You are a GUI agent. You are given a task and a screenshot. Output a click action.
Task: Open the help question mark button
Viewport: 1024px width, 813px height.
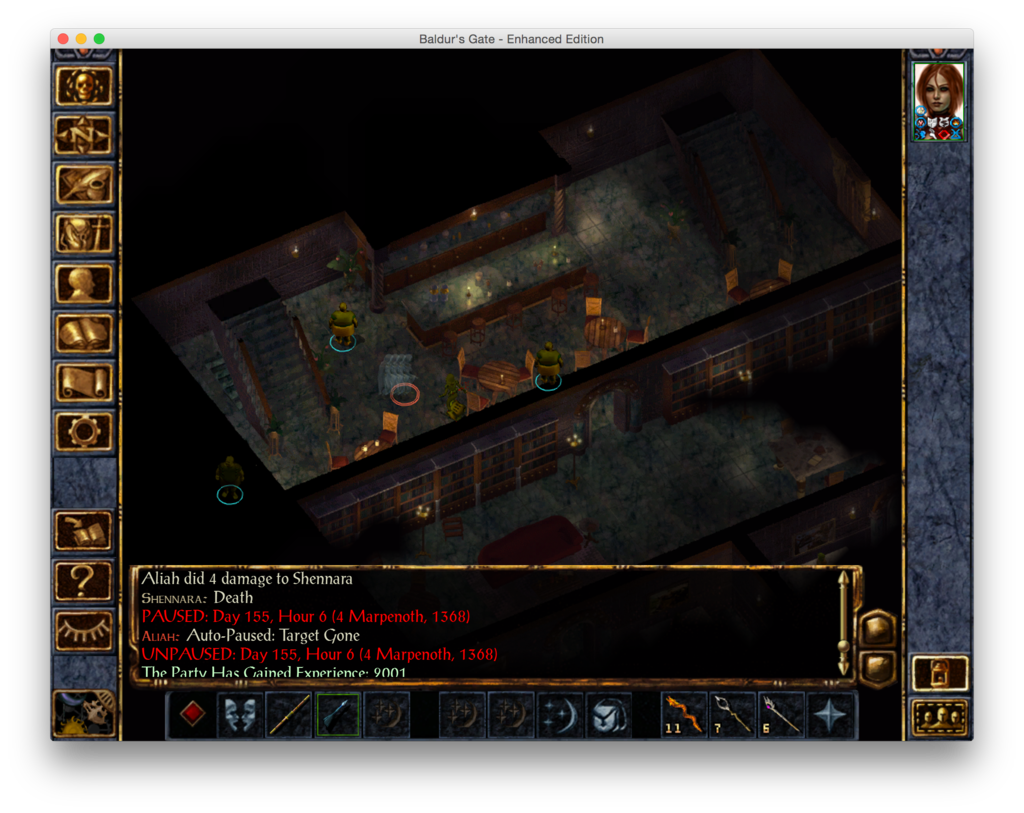click(84, 580)
